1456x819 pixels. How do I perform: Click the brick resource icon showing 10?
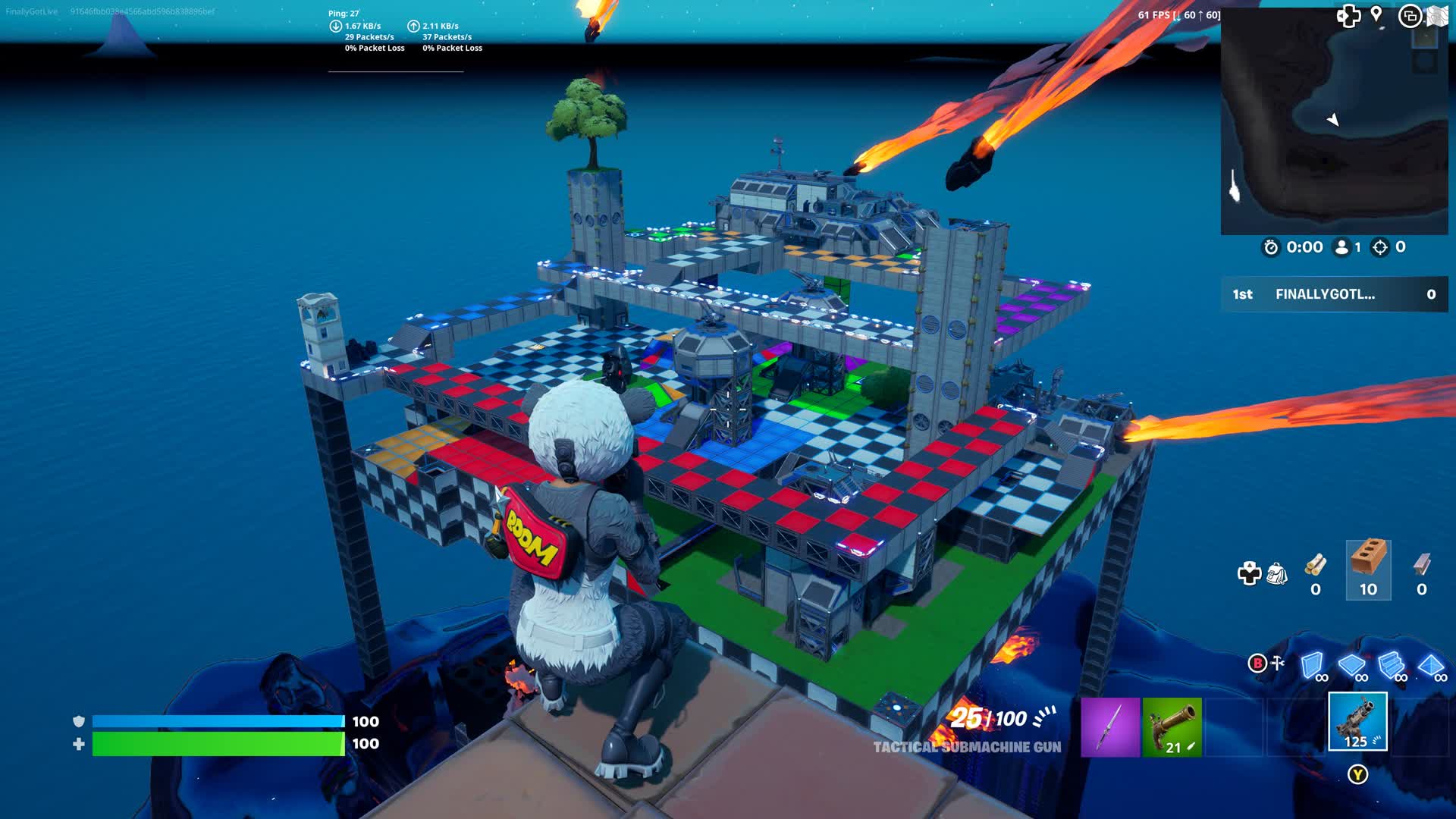1370,568
